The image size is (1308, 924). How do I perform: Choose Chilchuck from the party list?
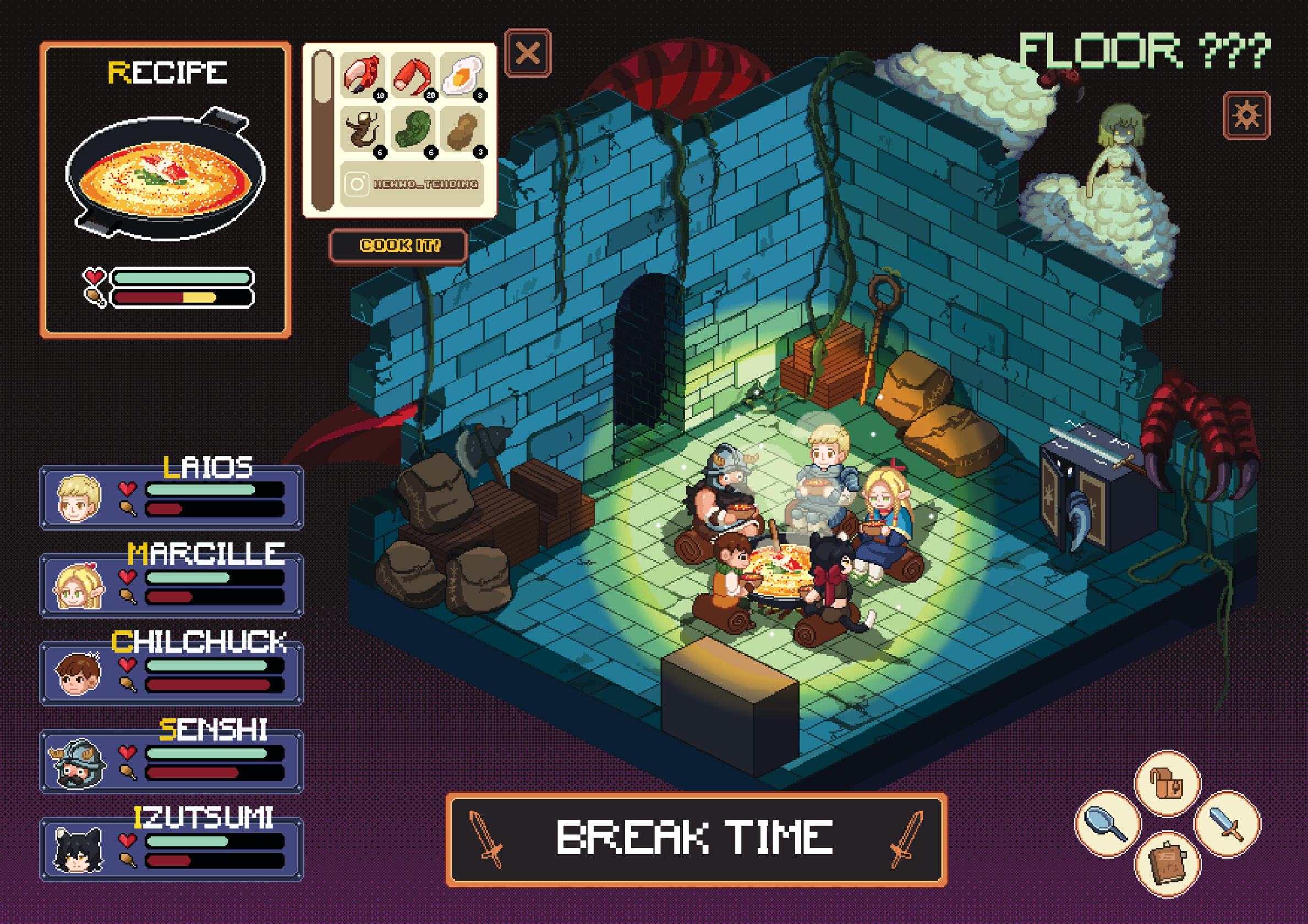tap(171, 674)
